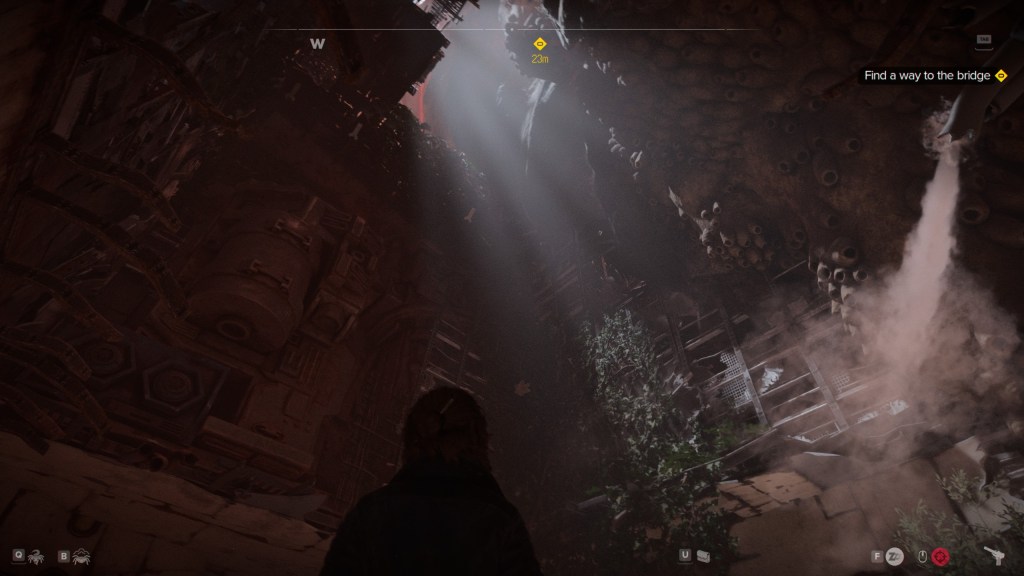This screenshot has width=1024, height=576.
Task: Select the "Find a way to the bridge" objective
Action: 928,76
